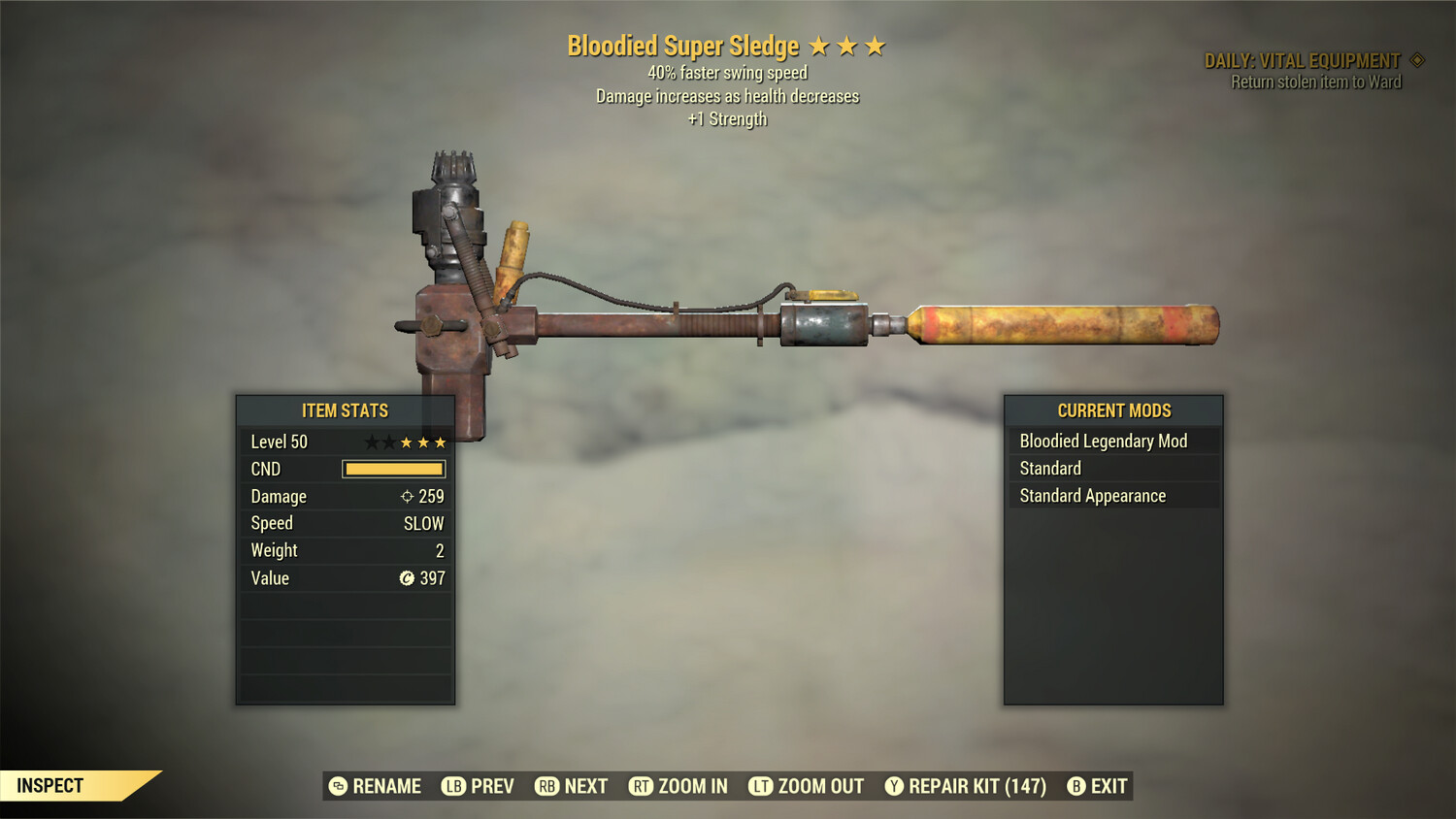
Task: Click the B exit controller glyph
Action: [1075, 786]
